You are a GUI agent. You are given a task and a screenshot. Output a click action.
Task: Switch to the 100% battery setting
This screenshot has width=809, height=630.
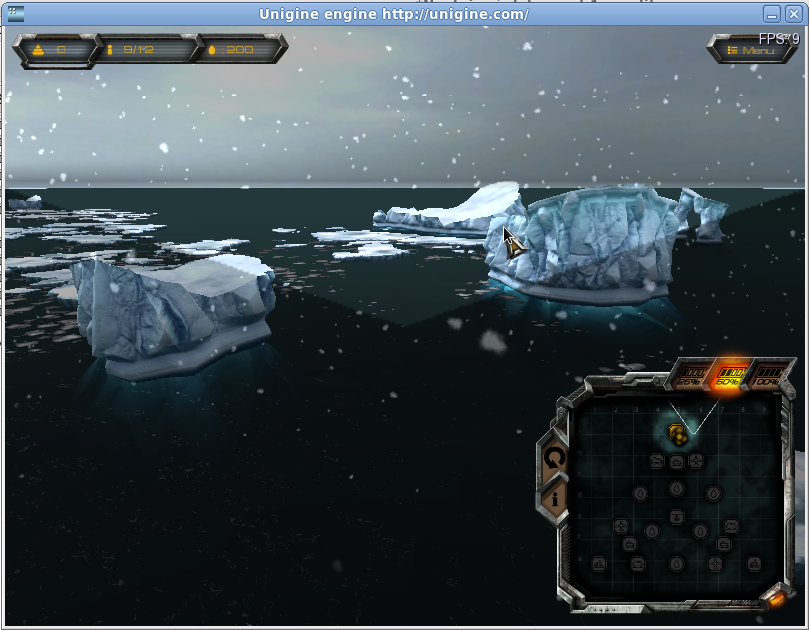766,375
